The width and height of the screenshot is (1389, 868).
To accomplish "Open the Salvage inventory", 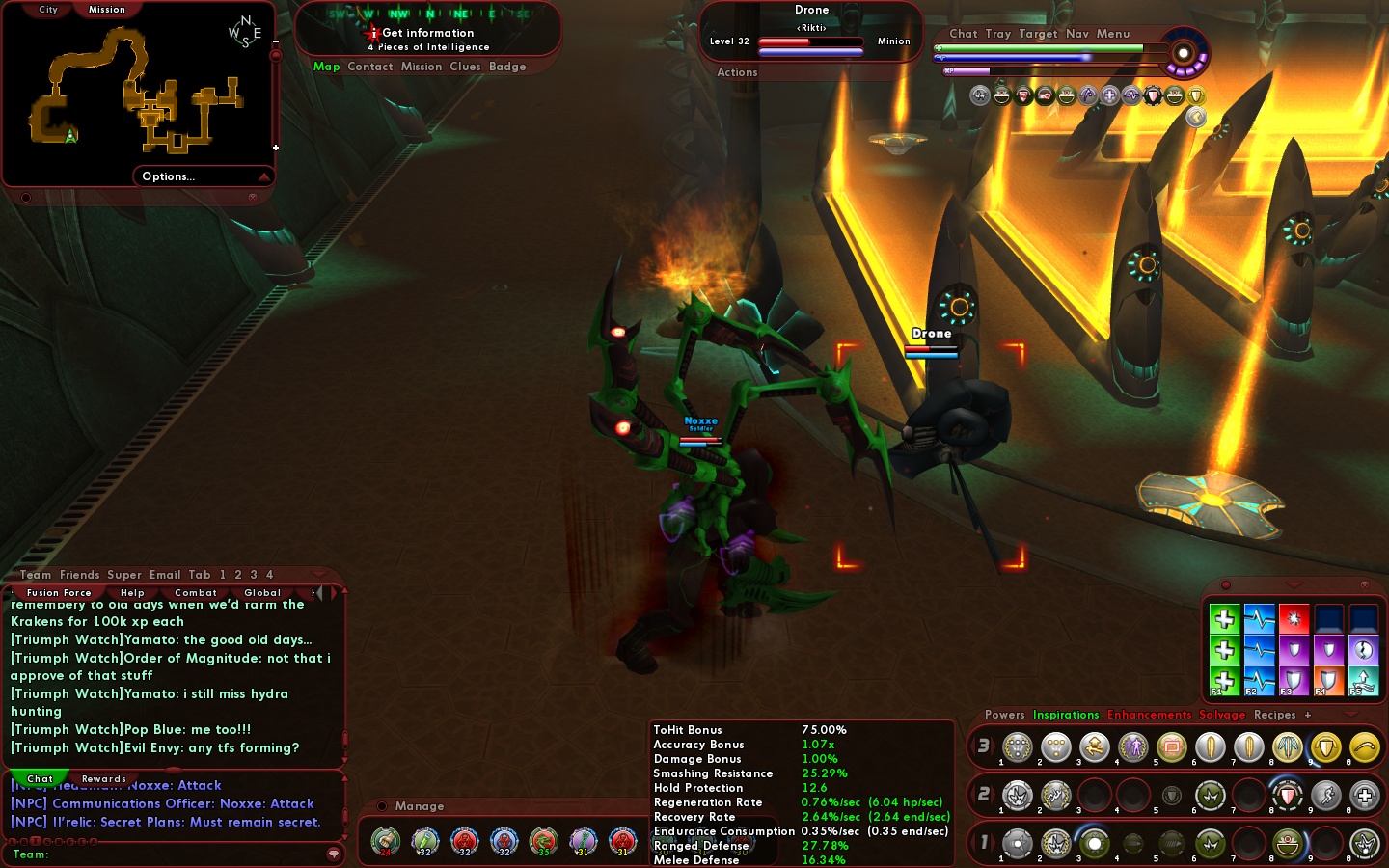I will [x=1222, y=715].
